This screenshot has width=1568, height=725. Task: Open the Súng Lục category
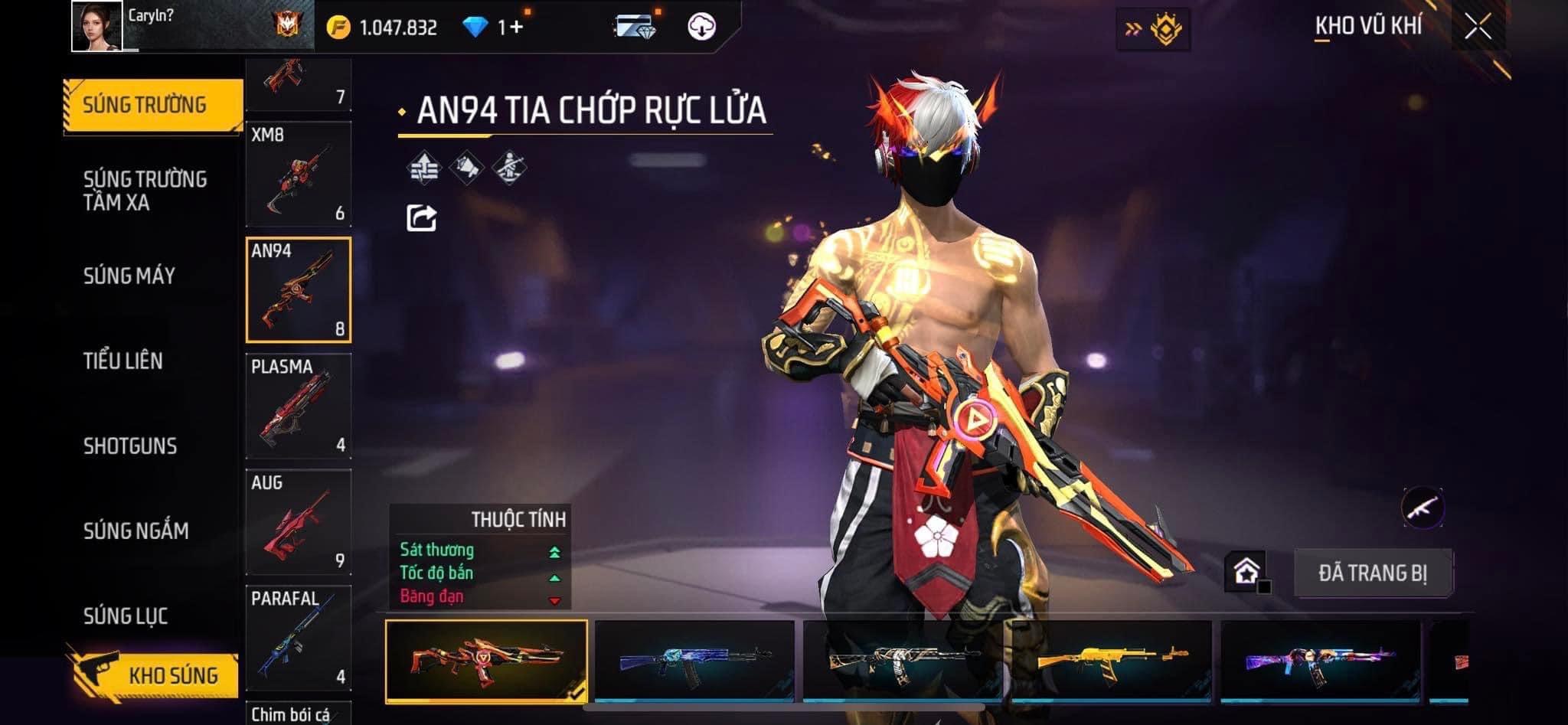(126, 616)
